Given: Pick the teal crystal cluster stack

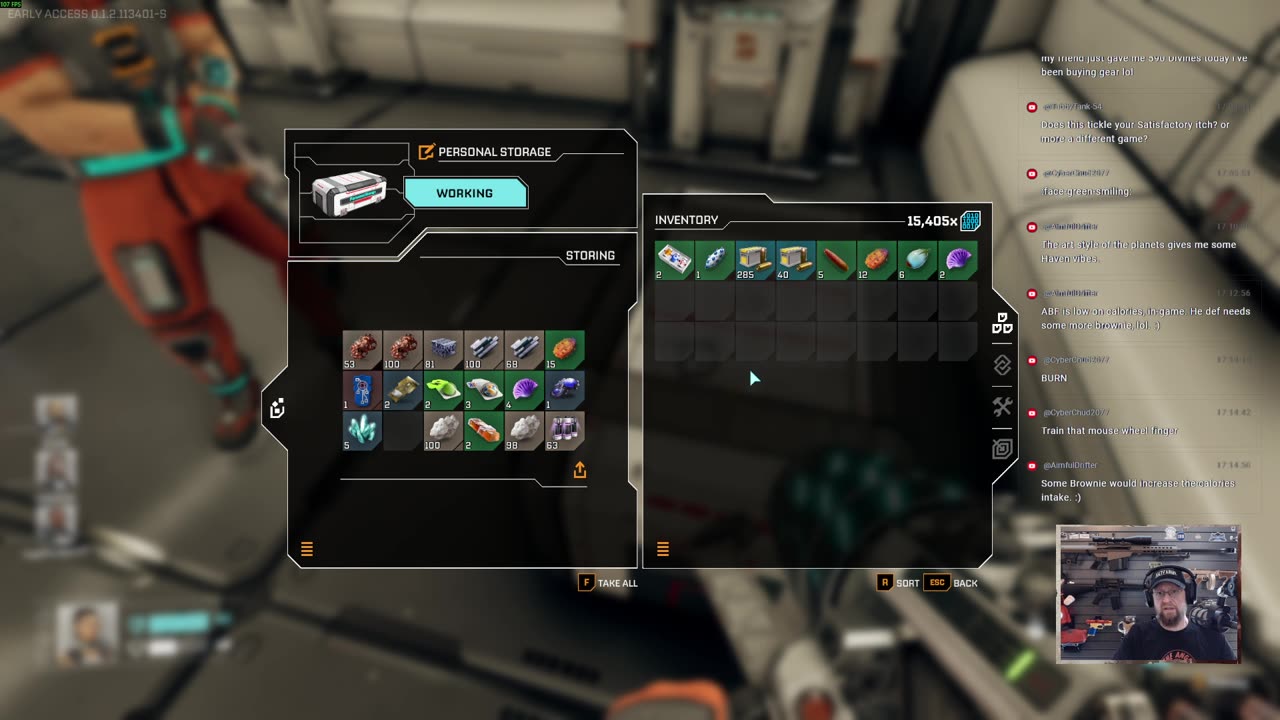Looking at the screenshot, I should click(x=362, y=431).
